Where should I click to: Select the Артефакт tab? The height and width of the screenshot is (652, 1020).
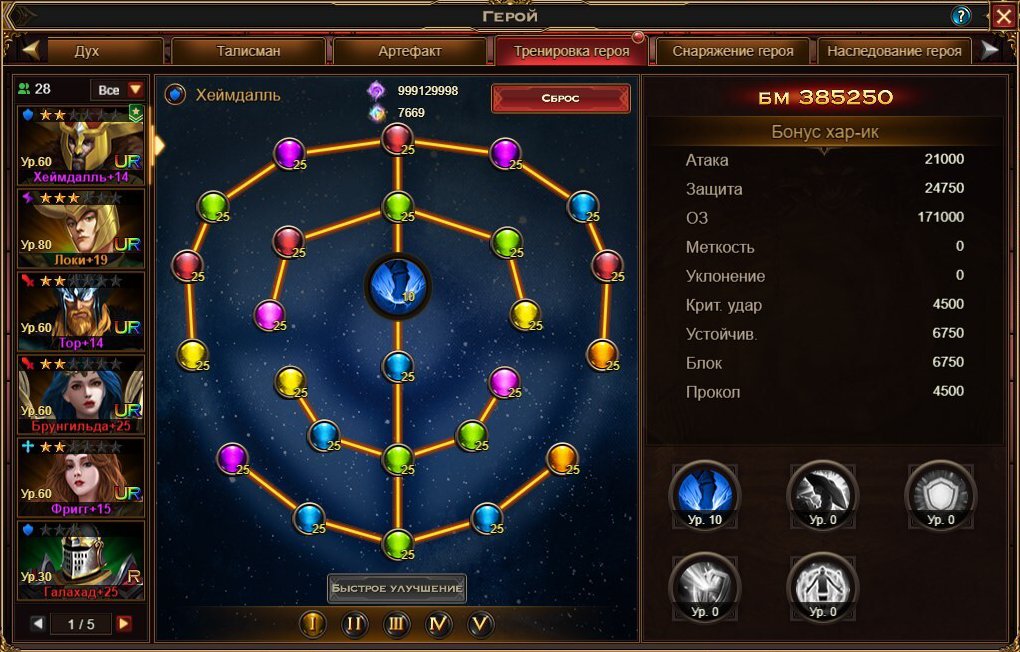(x=410, y=51)
